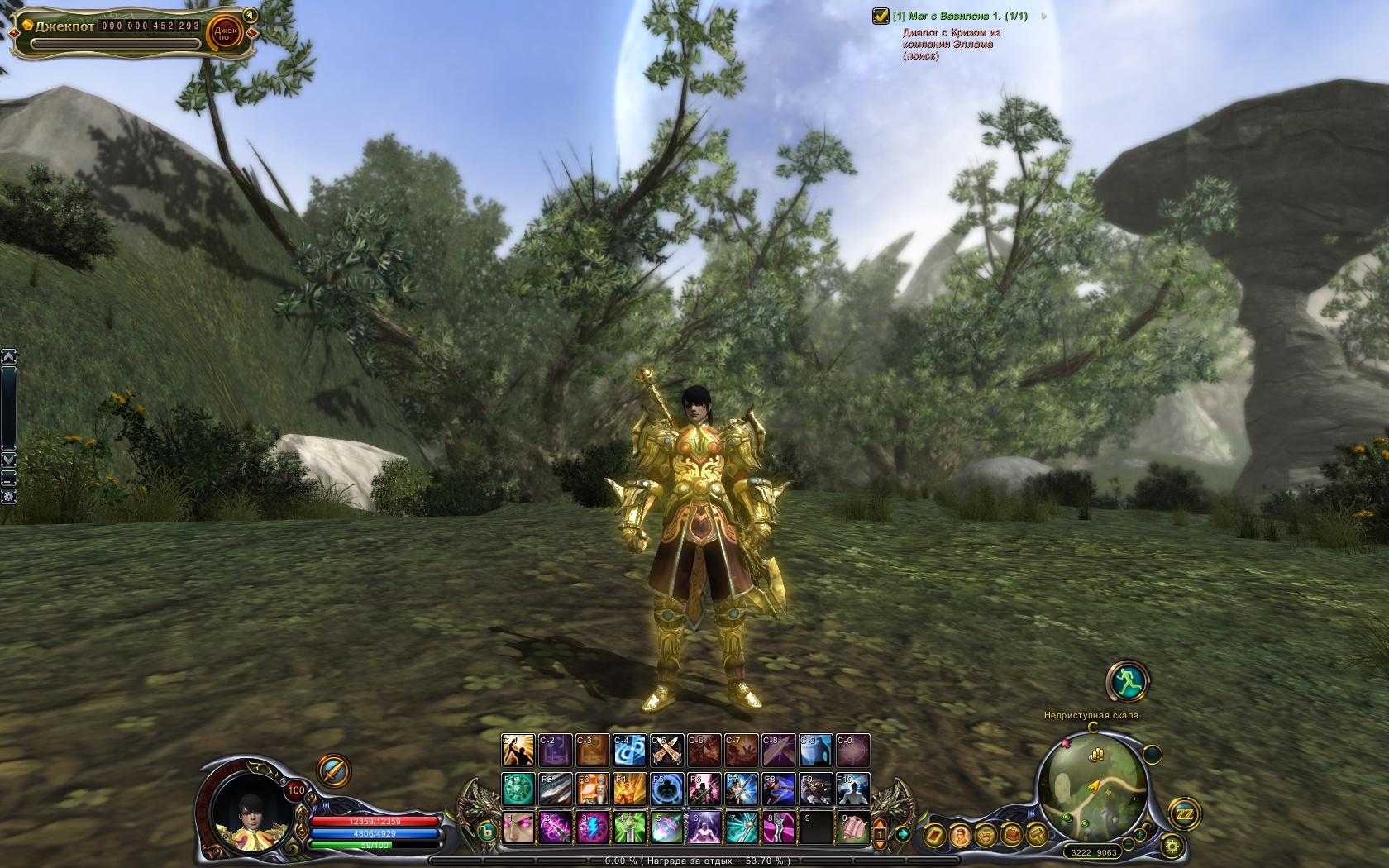
Task: Click the round red Джекпот button
Action: 224,32
